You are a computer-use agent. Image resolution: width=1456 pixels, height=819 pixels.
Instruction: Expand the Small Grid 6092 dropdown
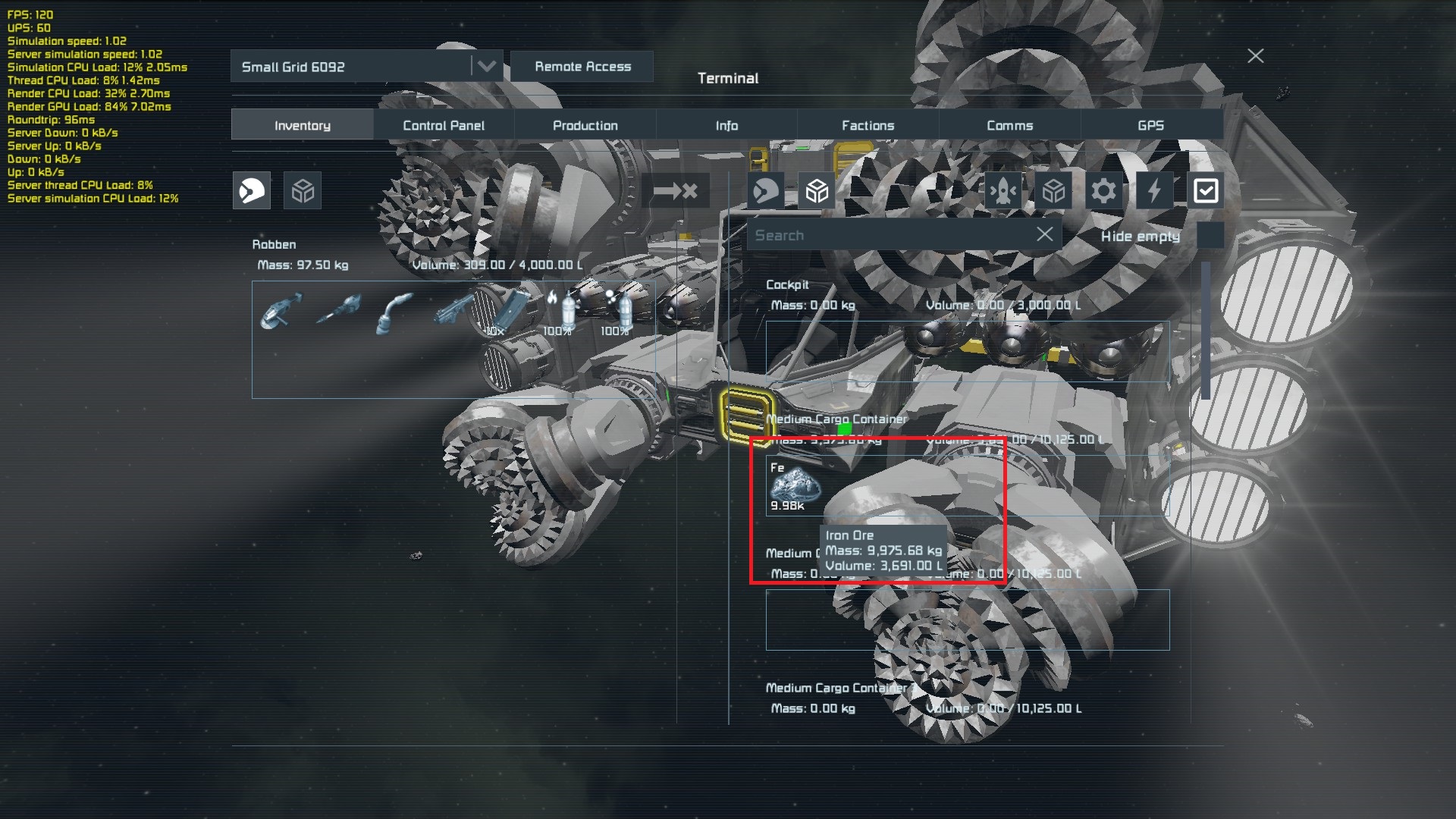486,67
